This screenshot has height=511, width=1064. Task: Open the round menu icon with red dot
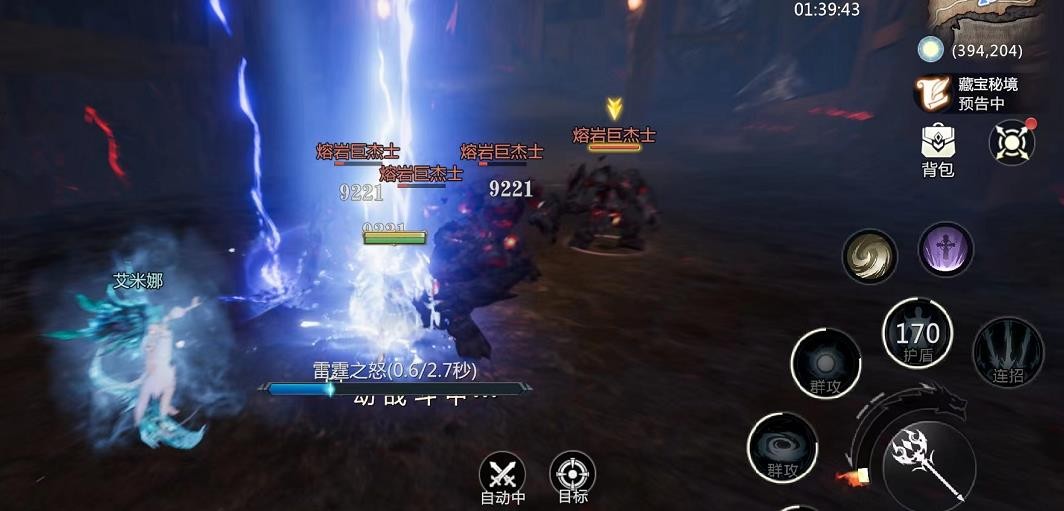[x=1011, y=142]
